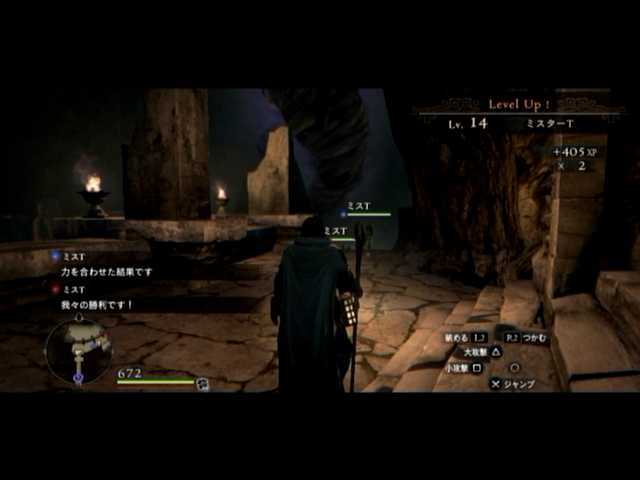The width and height of the screenshot is (640, 480).
Task: Click the lantern icon beside the health bar
Action: [203, 383]
